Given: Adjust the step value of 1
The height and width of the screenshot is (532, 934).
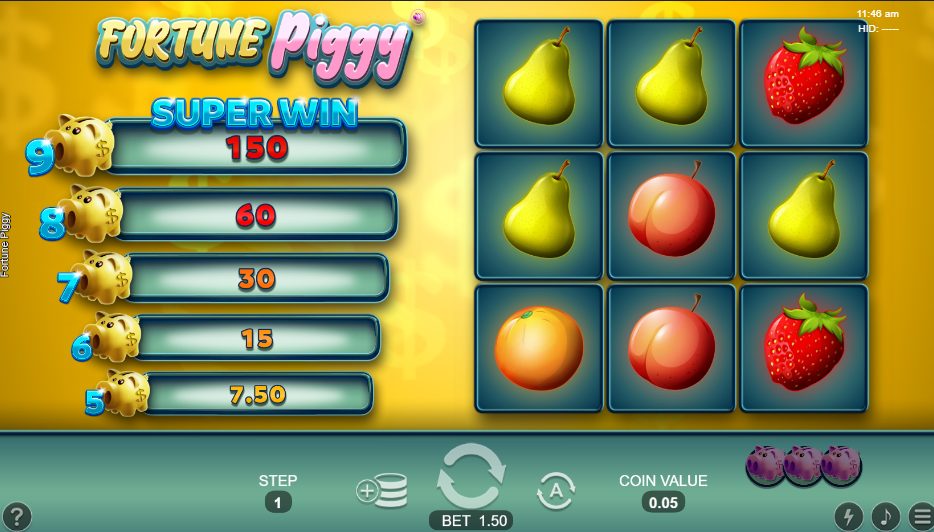Looking at the screenshot, I should pos(278,502).
